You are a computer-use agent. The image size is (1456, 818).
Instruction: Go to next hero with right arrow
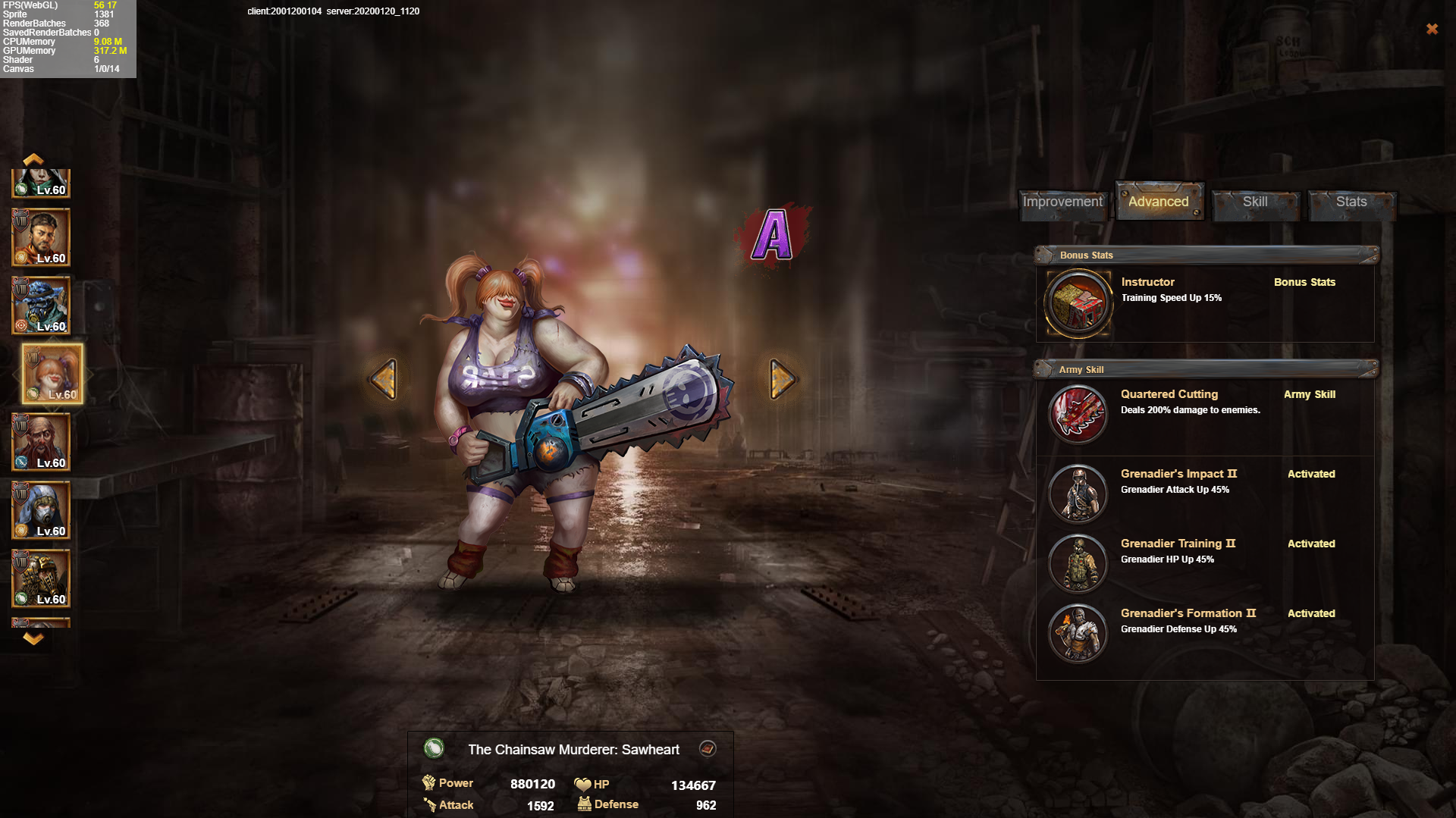click(782, 378)
